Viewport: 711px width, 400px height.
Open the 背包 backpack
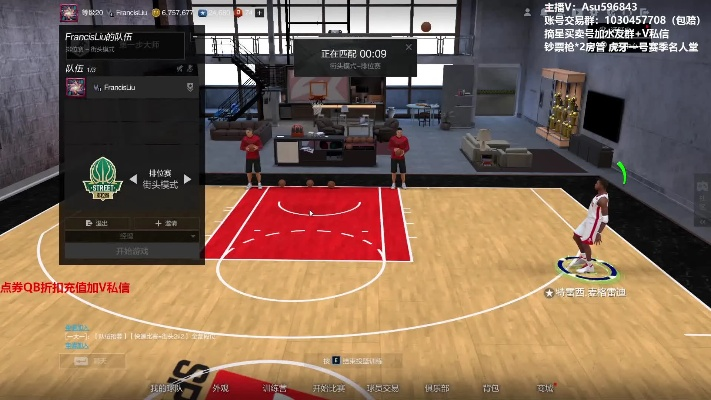coord(491,388)
